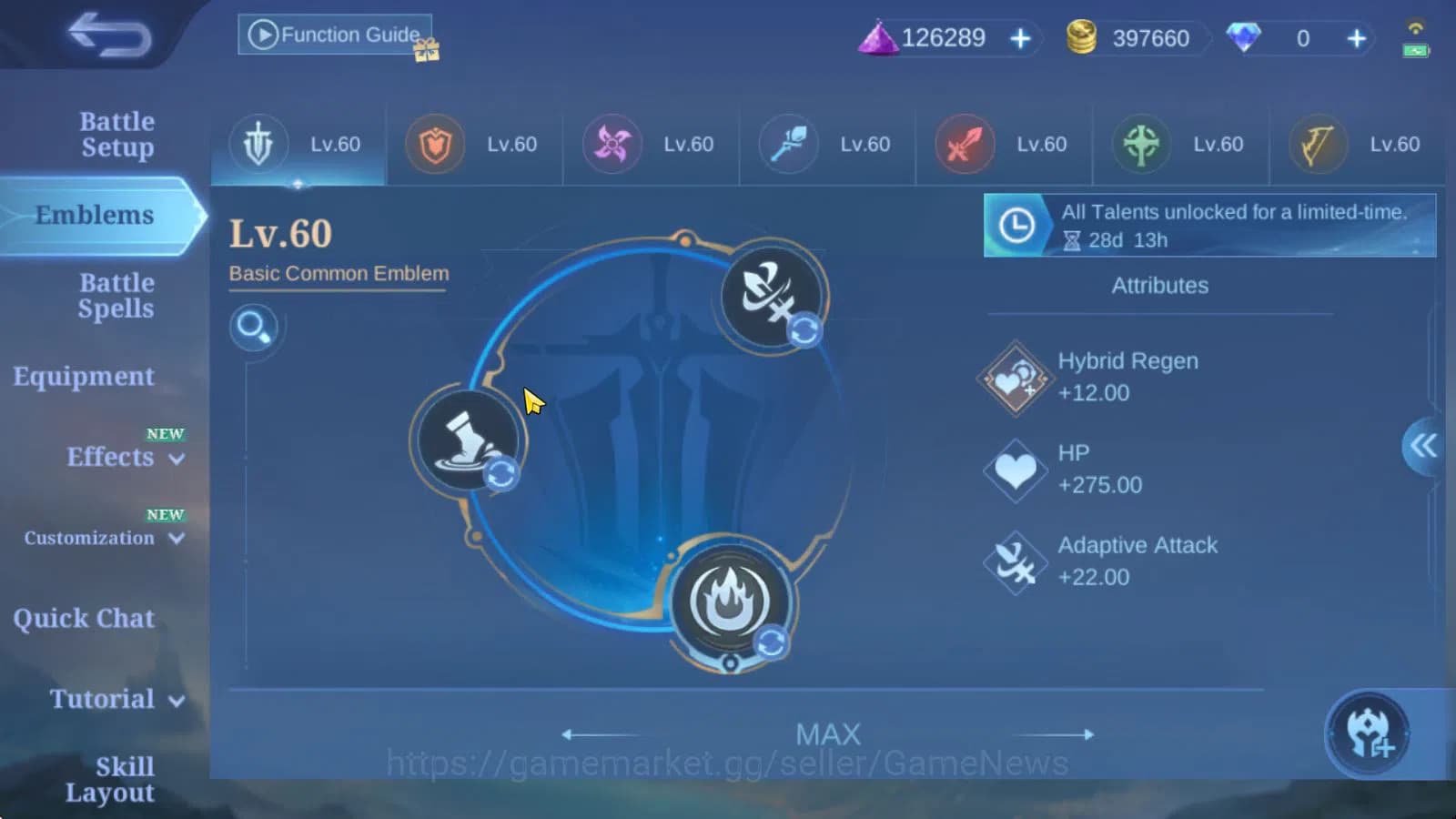
Task: Open the Function Guide
Action: click(334, 34)
